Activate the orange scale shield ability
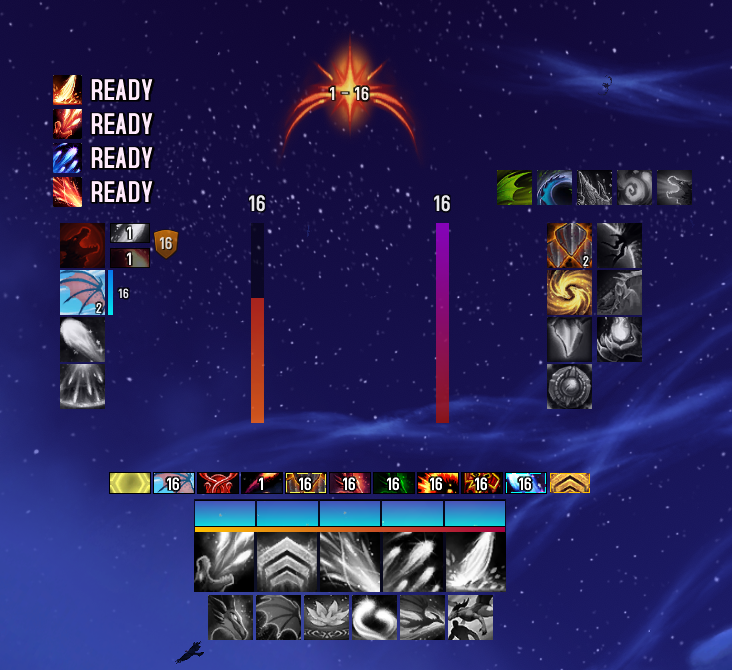Viewport: 732px width, 670px height. tap(569, 246)
